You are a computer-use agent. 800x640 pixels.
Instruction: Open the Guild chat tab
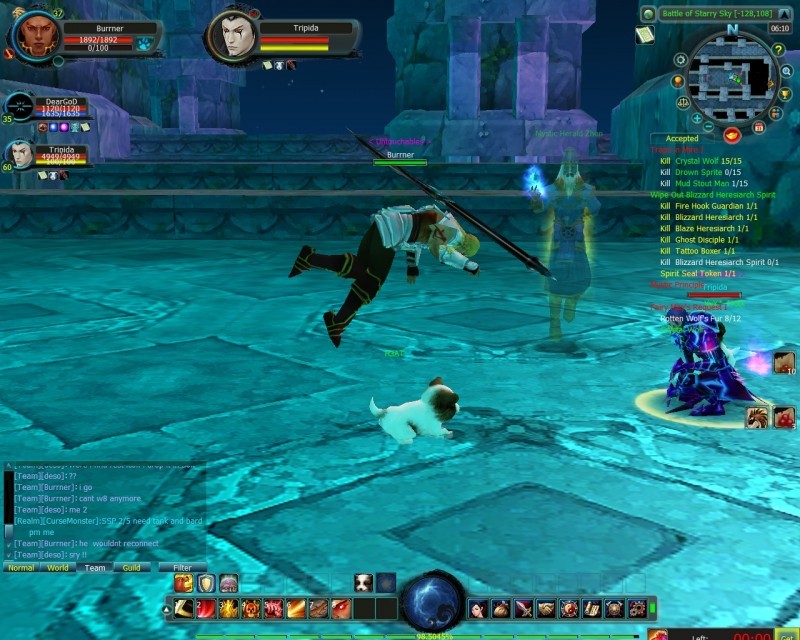[131, 568]
